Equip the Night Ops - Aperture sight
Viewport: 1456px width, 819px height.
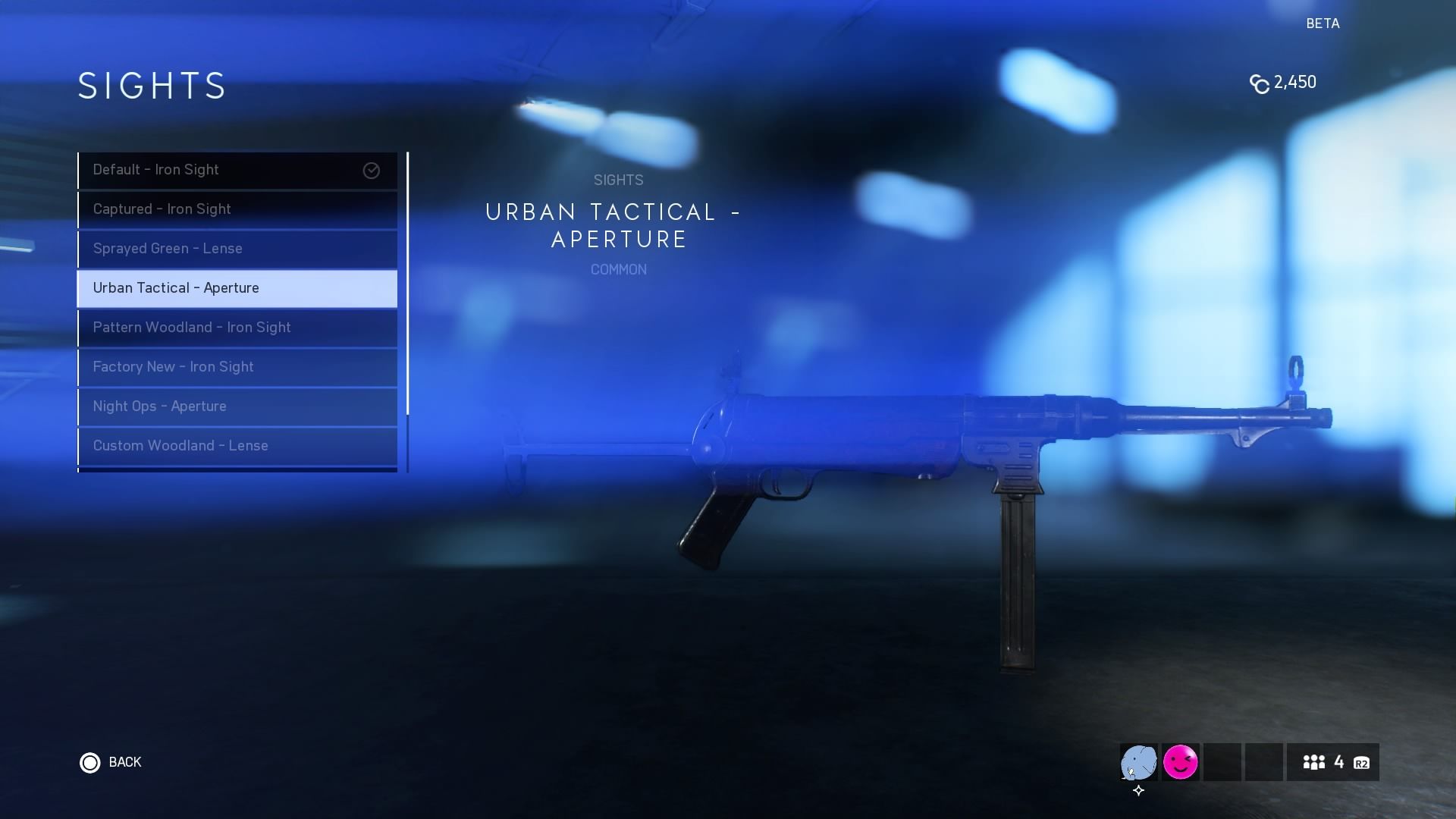pos(237,406)
